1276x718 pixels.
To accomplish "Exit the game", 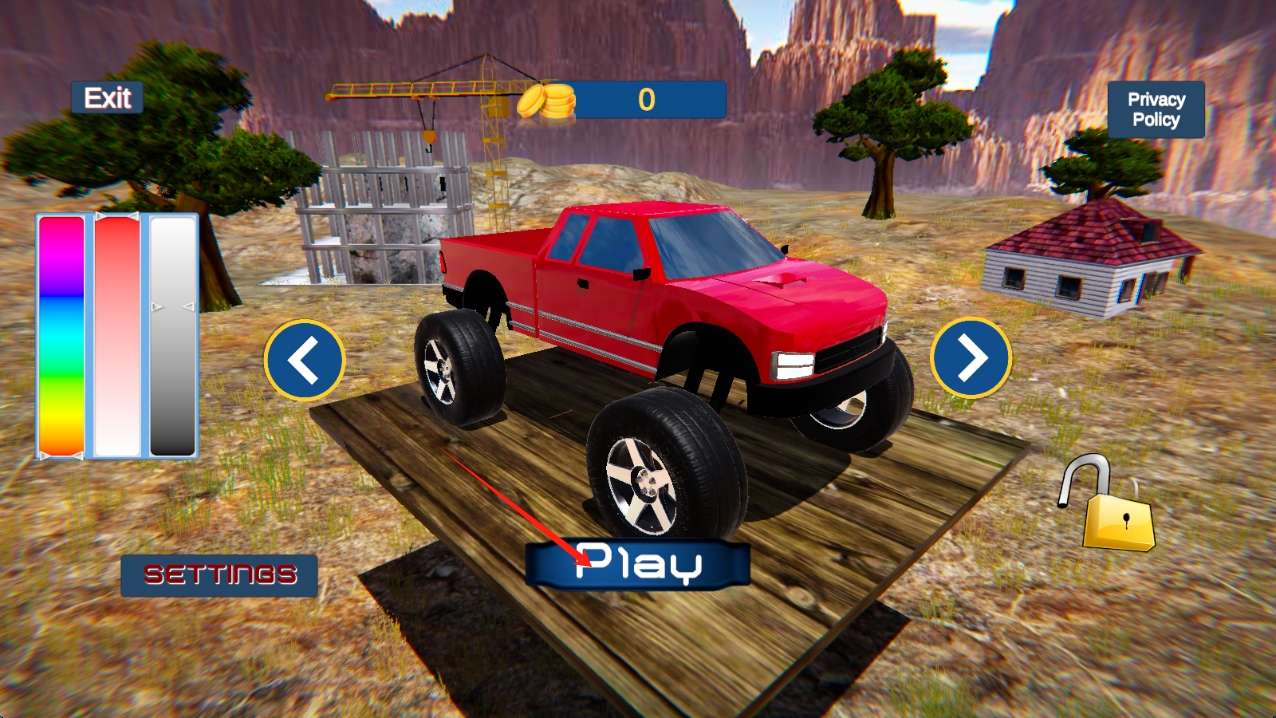I will click(107, 98).
